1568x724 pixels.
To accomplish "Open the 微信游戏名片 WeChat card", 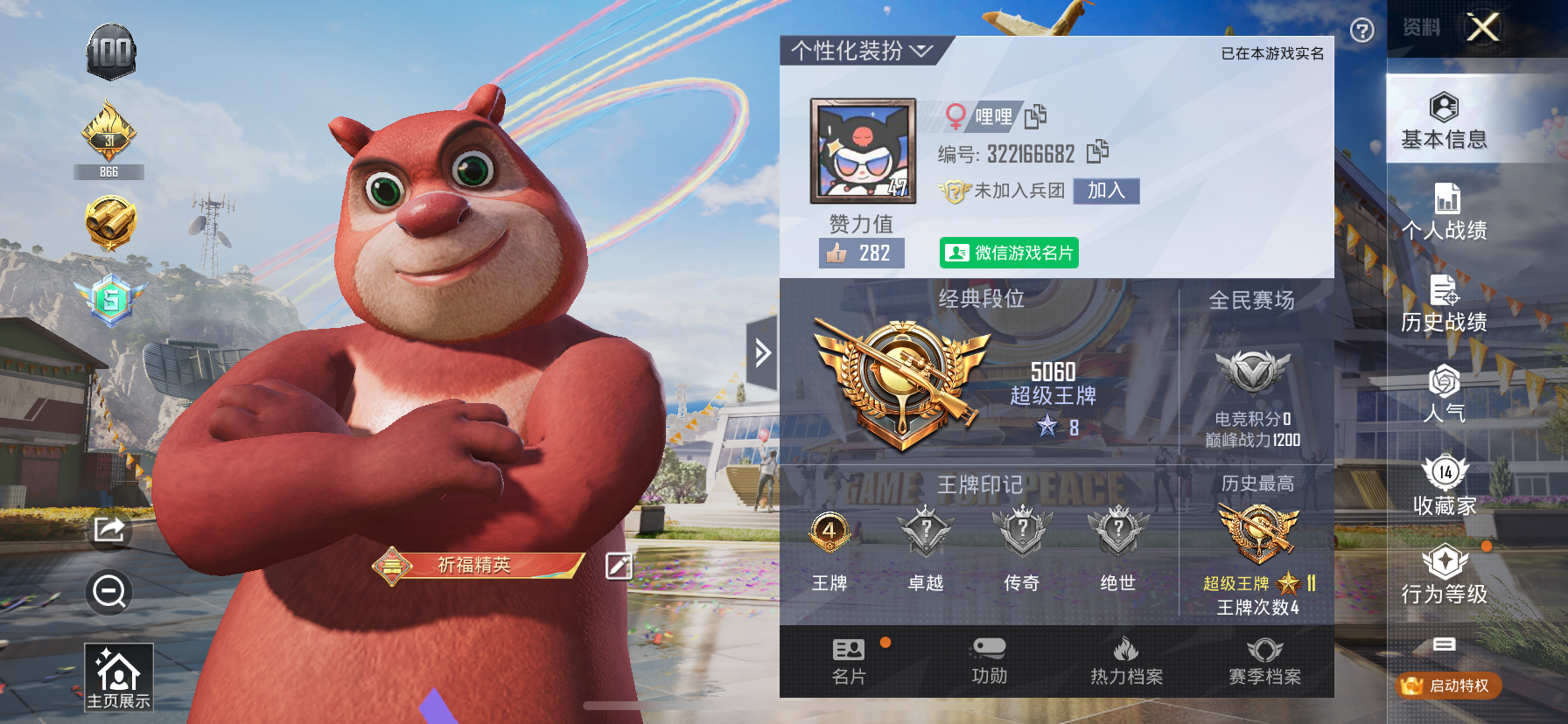I will tap(1009, 253).
